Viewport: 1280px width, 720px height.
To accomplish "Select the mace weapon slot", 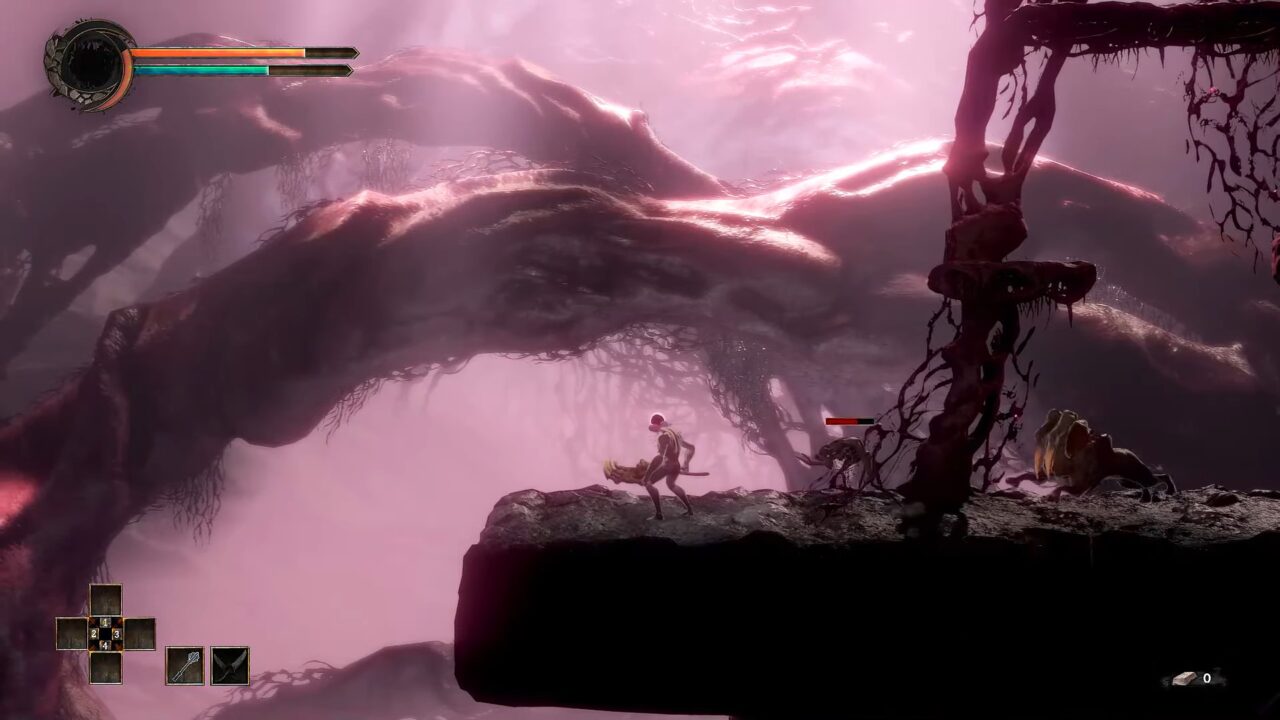I will pos(184,665).
